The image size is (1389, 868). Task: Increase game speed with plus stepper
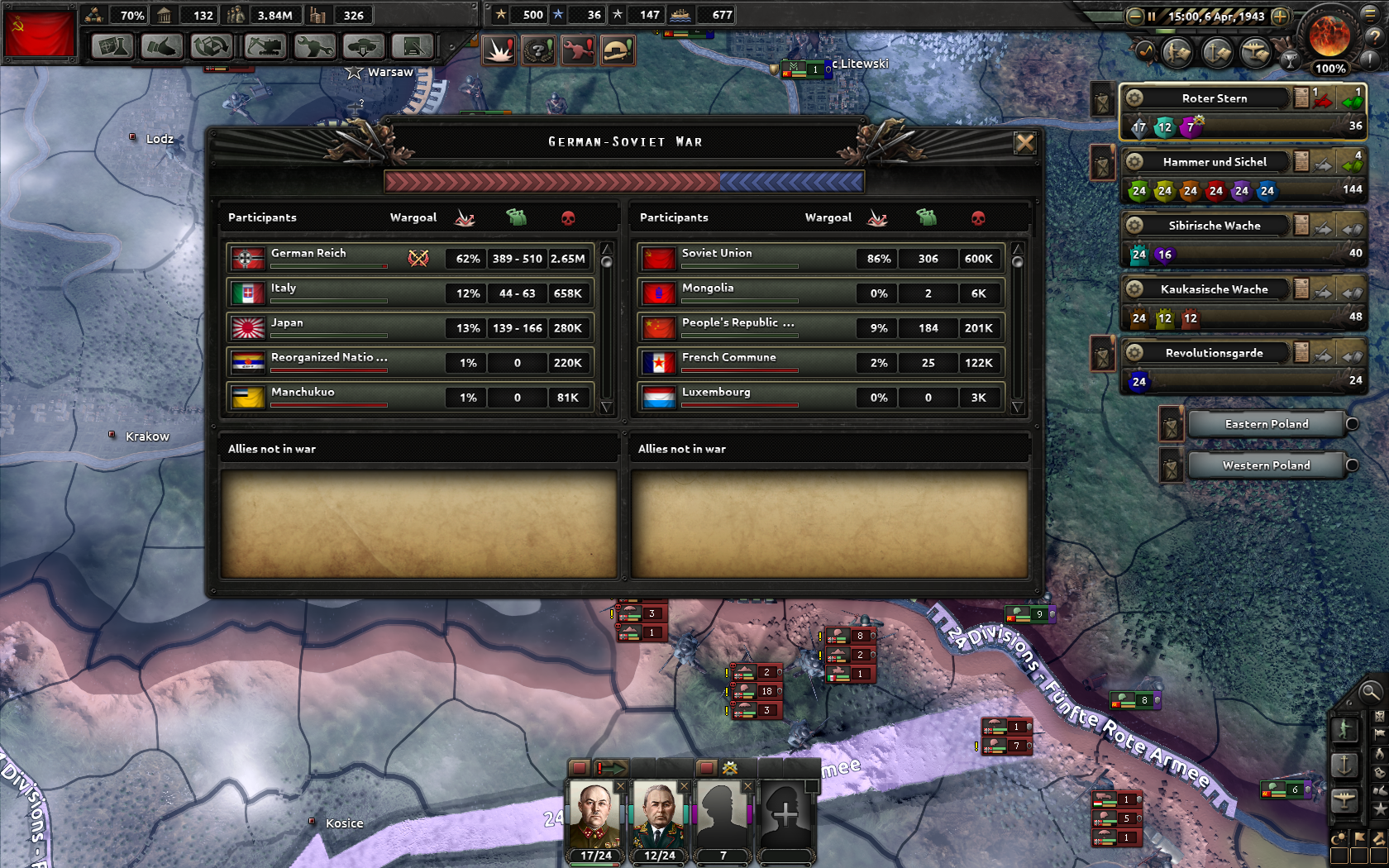(1280, 16)
